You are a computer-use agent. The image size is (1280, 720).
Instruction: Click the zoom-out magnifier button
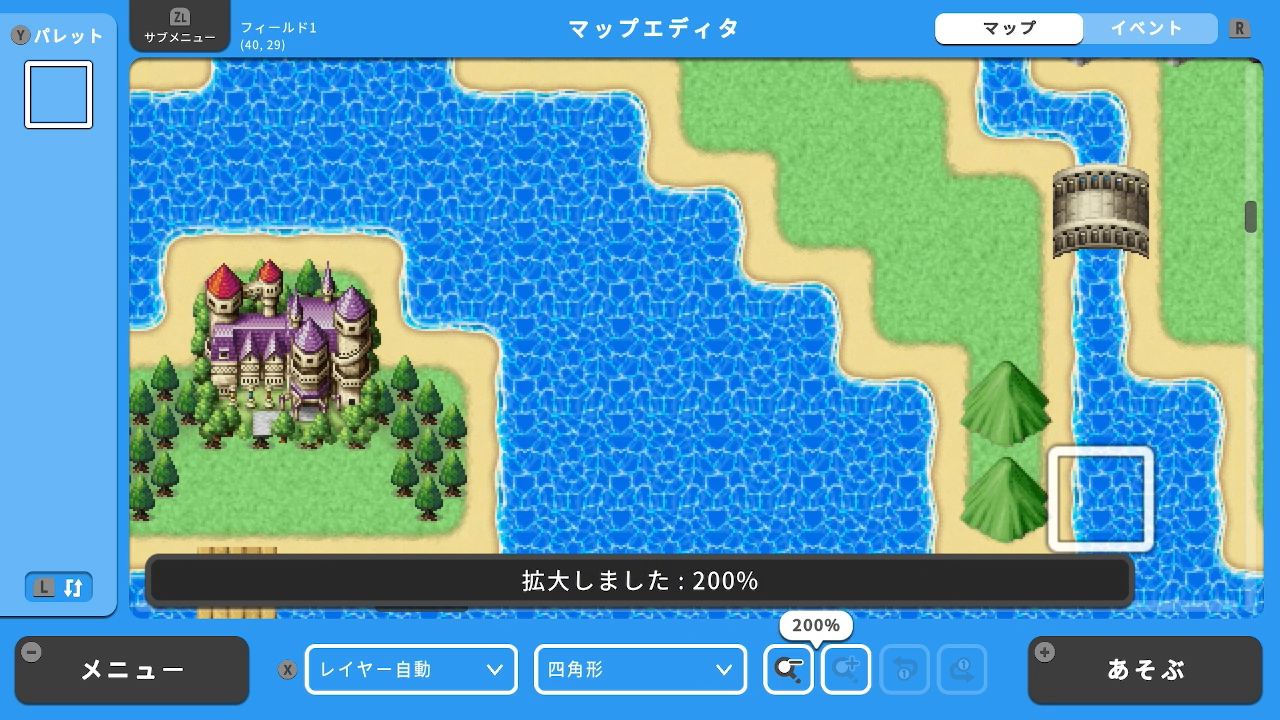coord(788,670)
